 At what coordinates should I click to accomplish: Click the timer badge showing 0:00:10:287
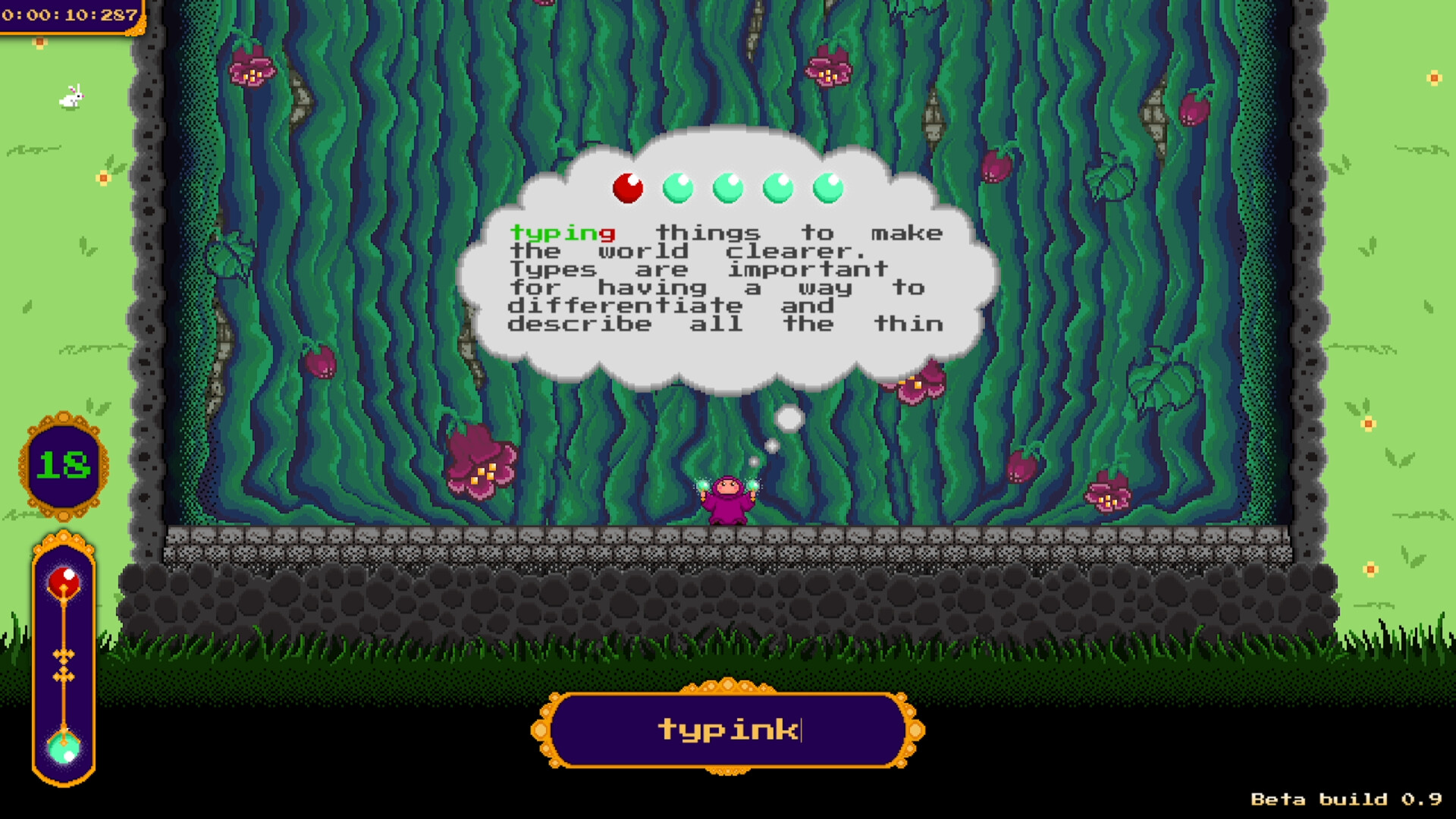70,12
